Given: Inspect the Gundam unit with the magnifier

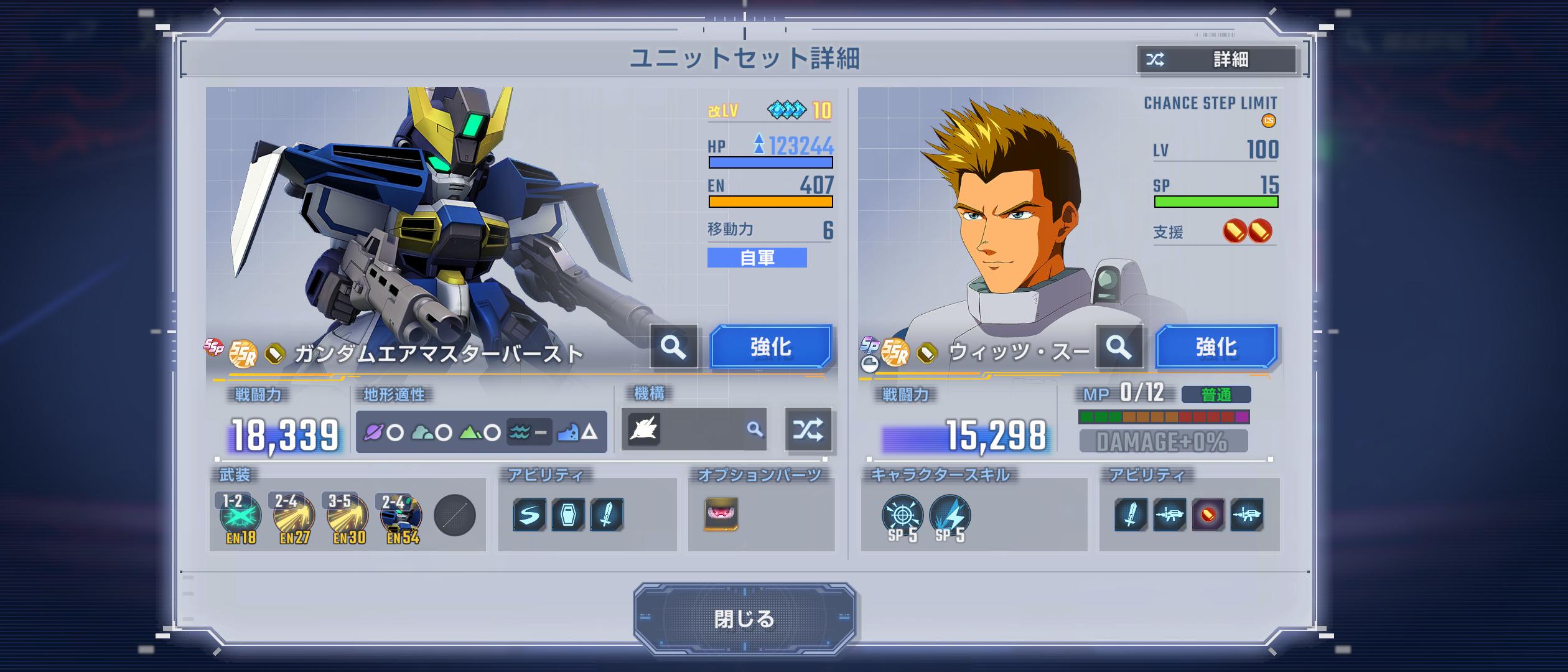Looking at the screenshot, I should pyautogui.click(x=673, y=347).
